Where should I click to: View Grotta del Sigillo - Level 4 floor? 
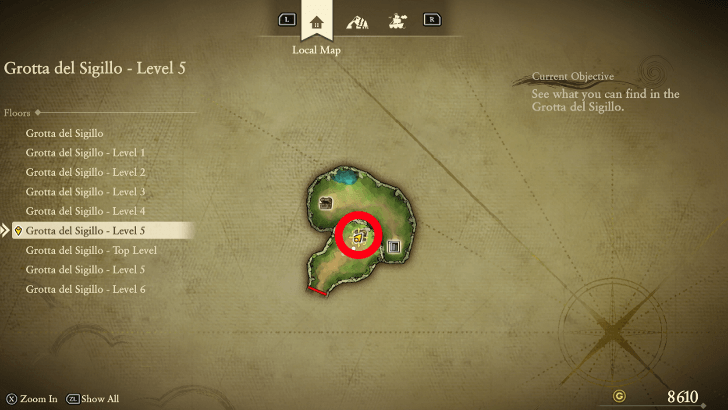click(86, 211)
